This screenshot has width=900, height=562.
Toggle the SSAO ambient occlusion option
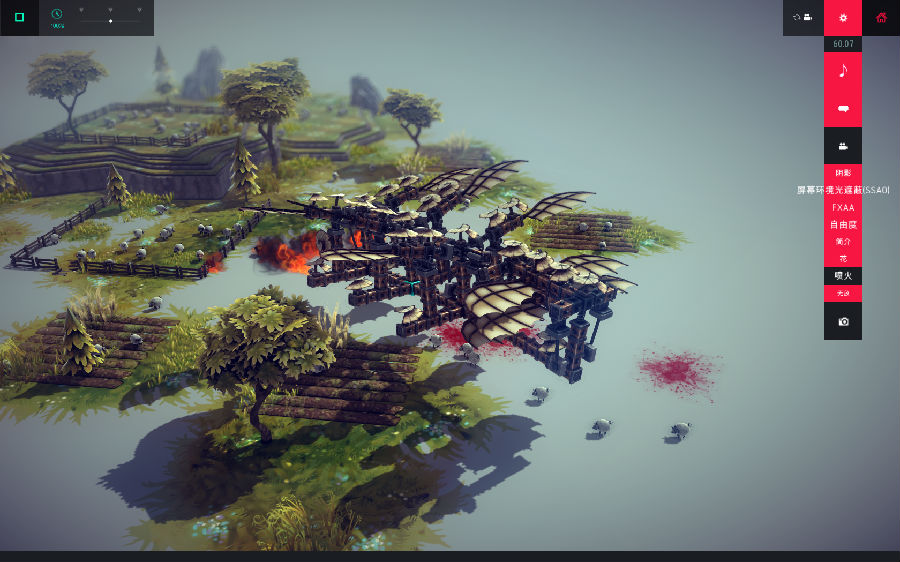tap(843, 190)
